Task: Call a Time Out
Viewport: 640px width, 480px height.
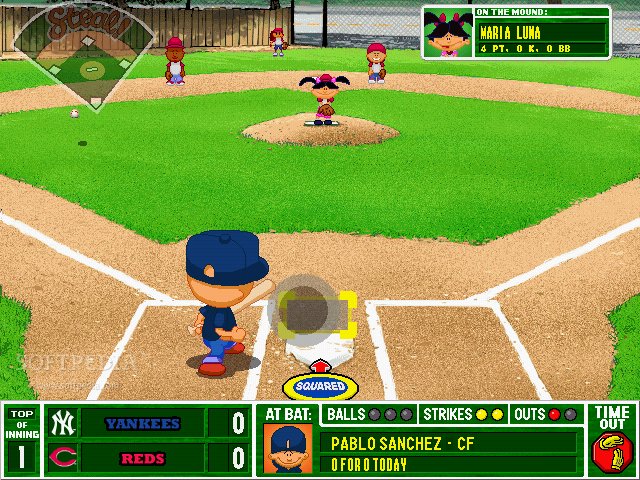Action: tap(612, 440)
